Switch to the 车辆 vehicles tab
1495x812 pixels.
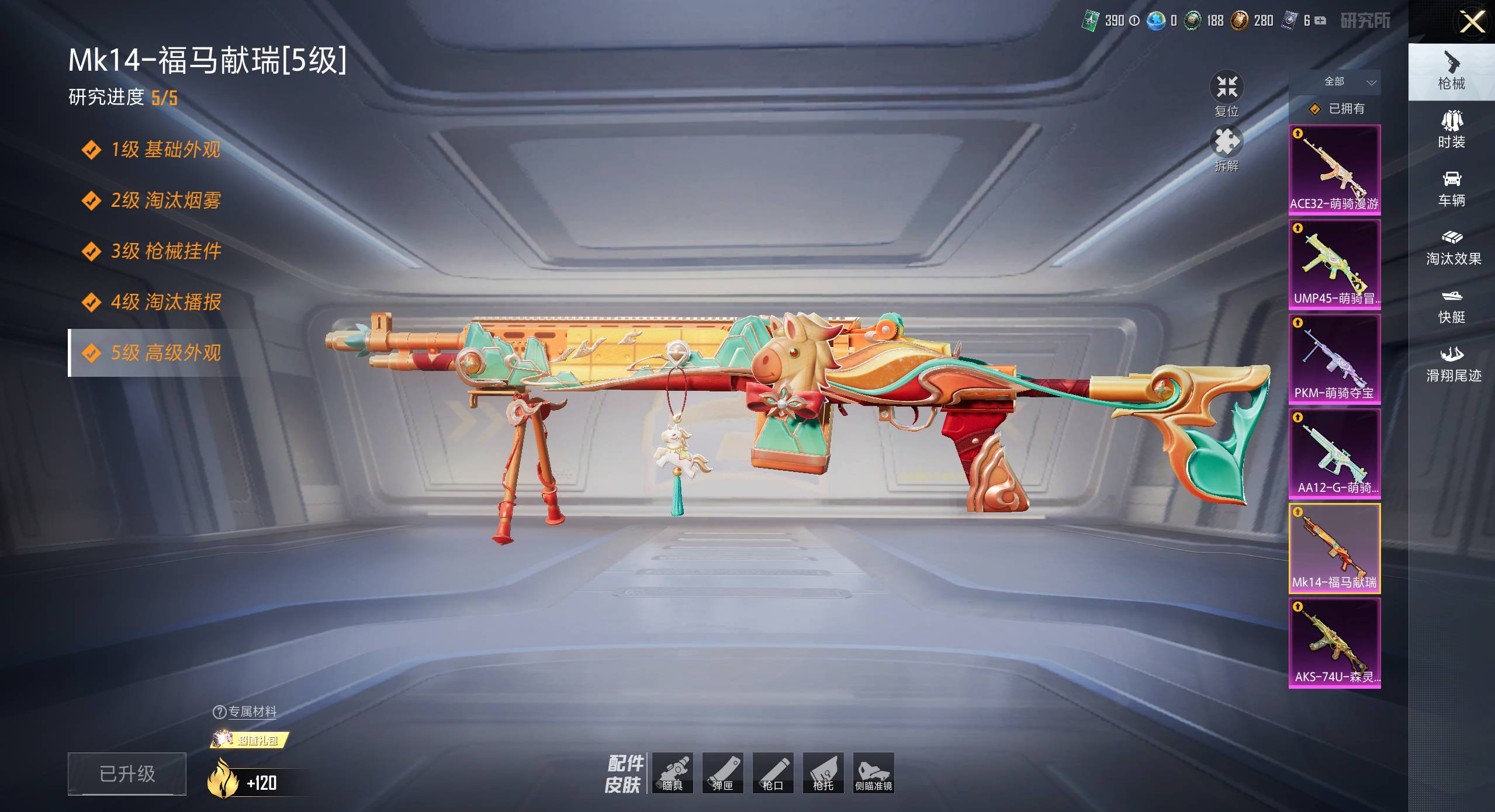click(1451, 188)
